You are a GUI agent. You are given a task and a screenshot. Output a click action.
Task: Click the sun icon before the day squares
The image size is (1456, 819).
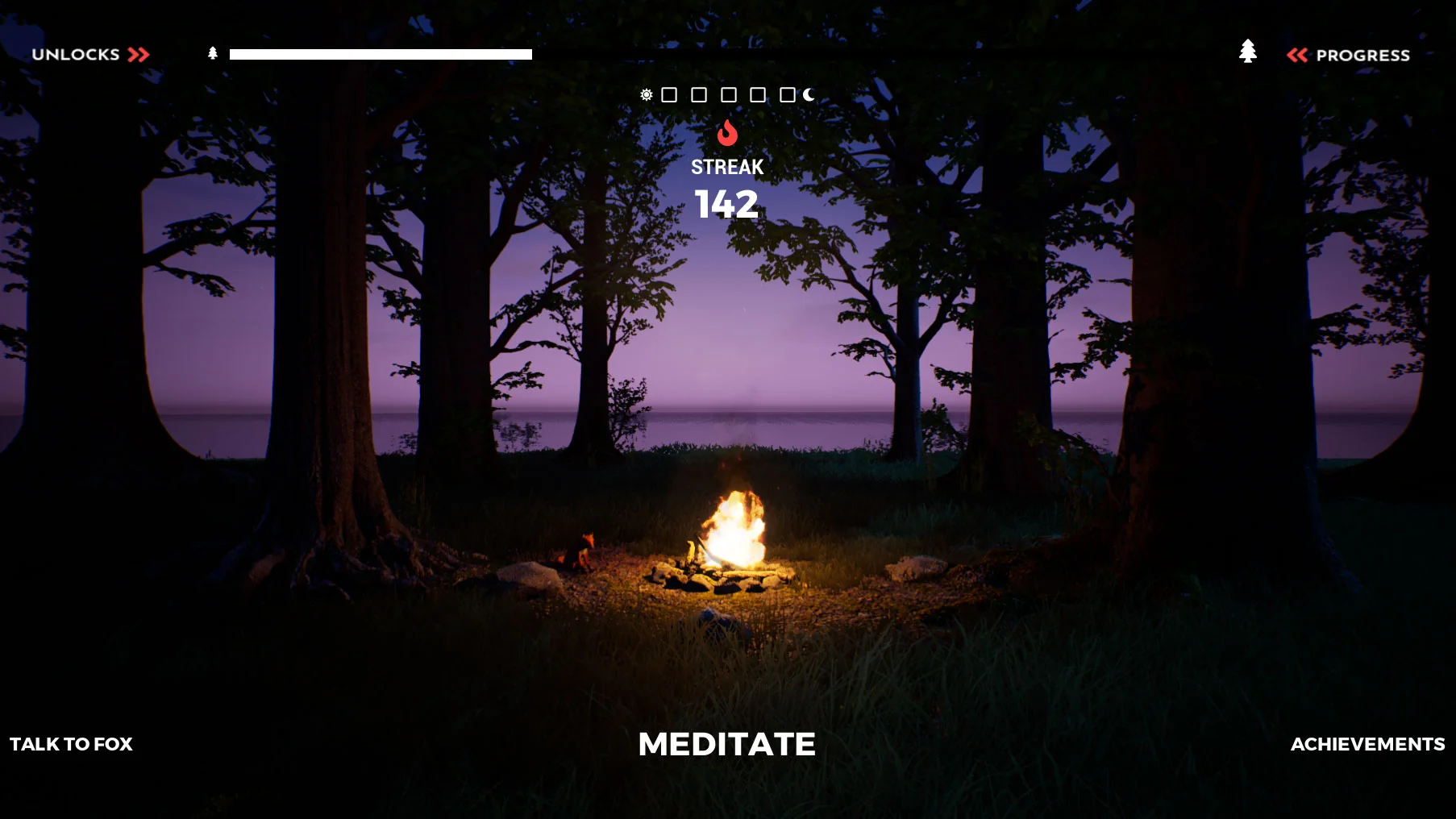pos(647,95)
